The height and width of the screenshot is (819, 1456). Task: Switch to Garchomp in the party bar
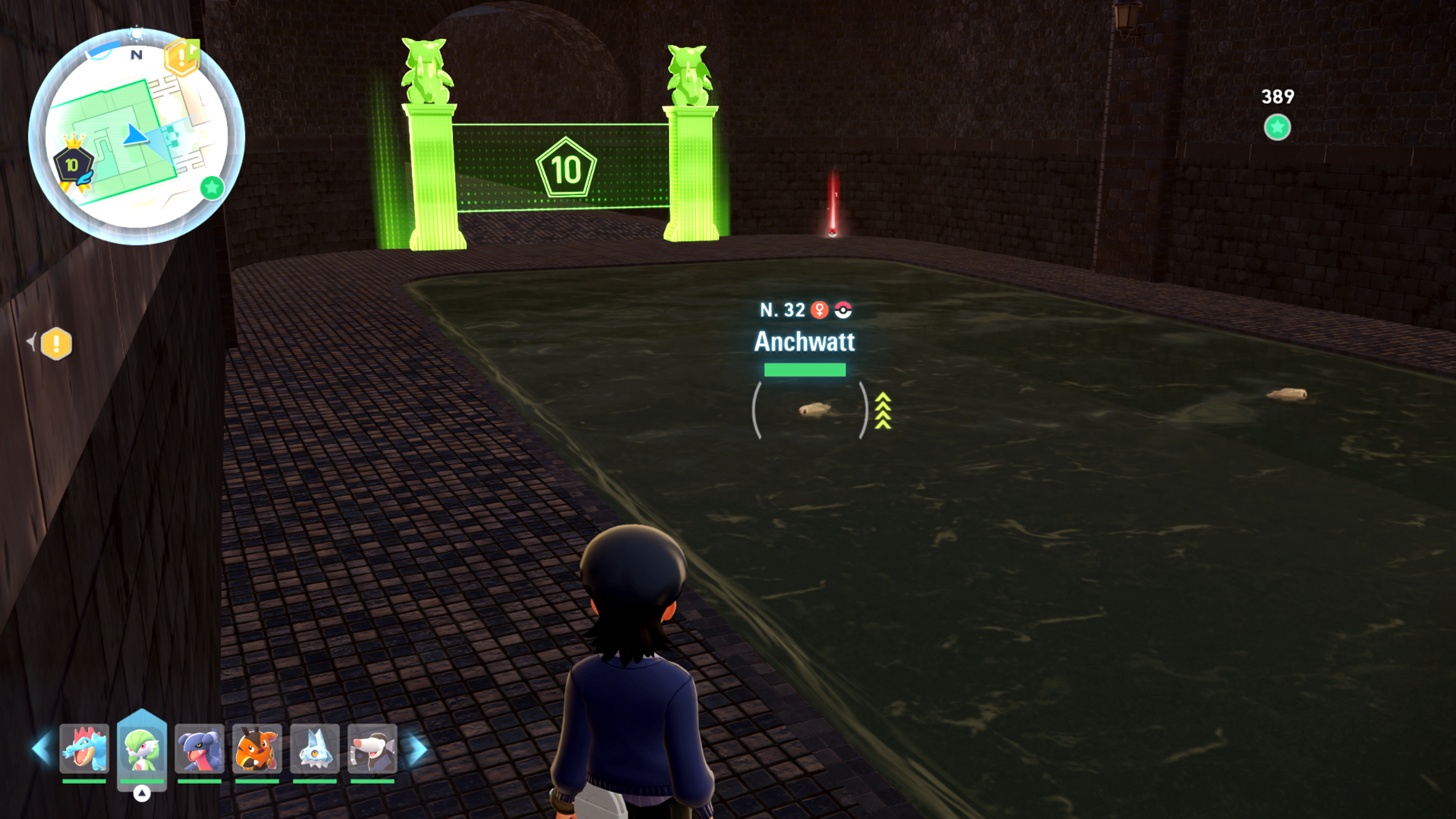(199, 748)
